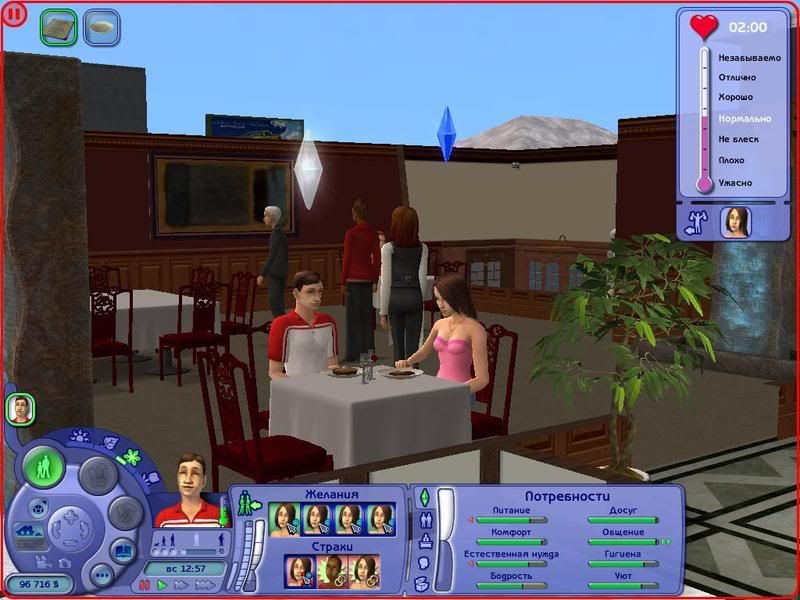
Task: Open the book-shaped Story mode button
Action: (x=121, y=549)
